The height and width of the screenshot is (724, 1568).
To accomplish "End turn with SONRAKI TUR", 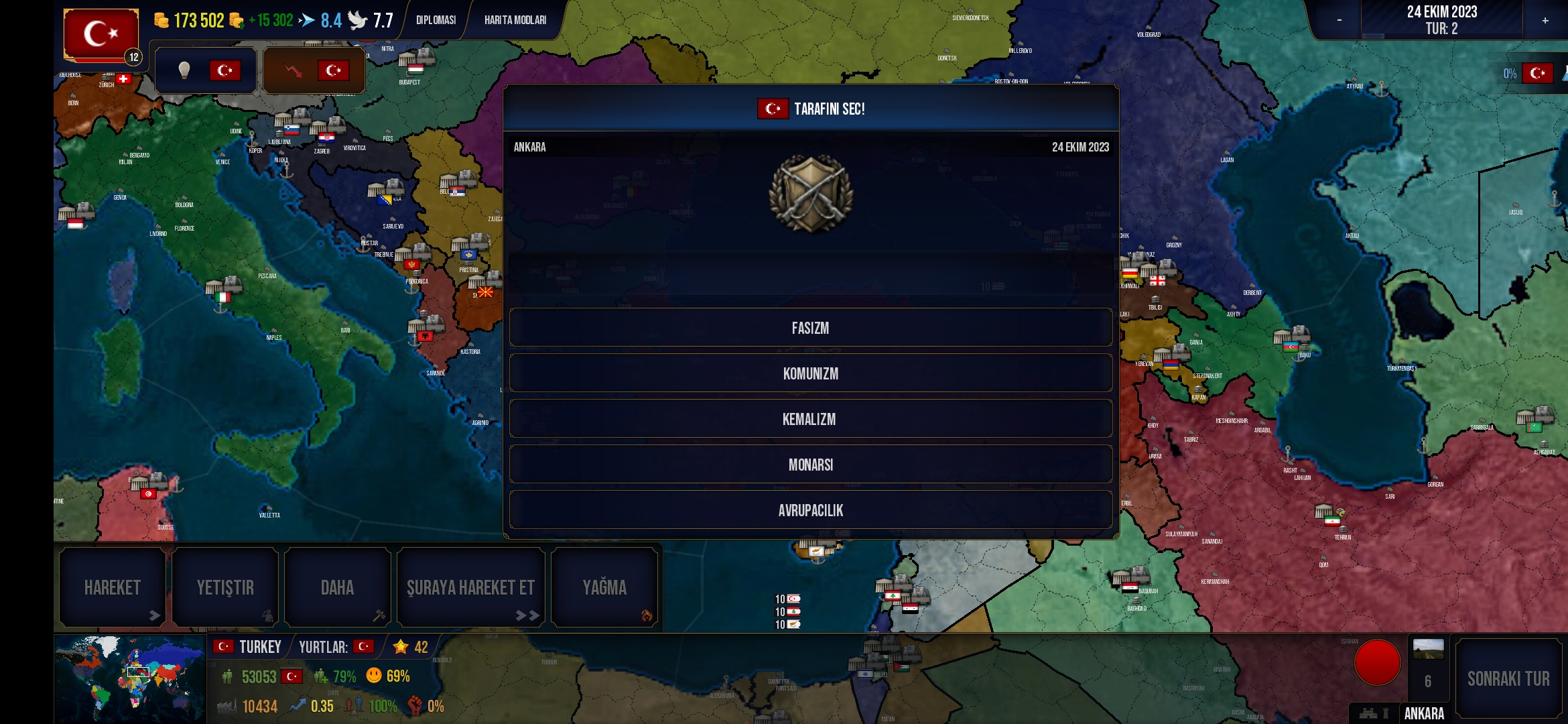I will (1508, 678).
